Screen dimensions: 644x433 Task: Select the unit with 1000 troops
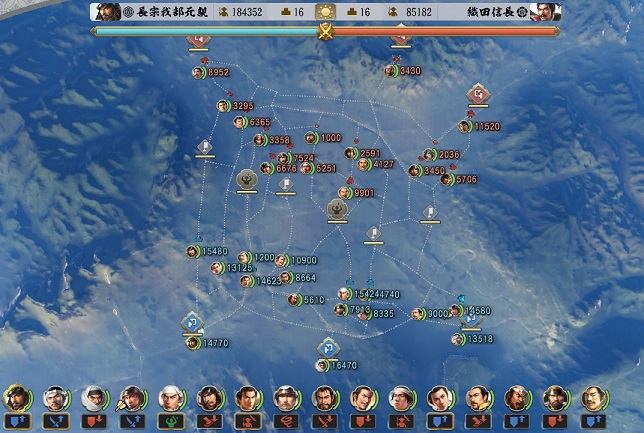[311, 138]
